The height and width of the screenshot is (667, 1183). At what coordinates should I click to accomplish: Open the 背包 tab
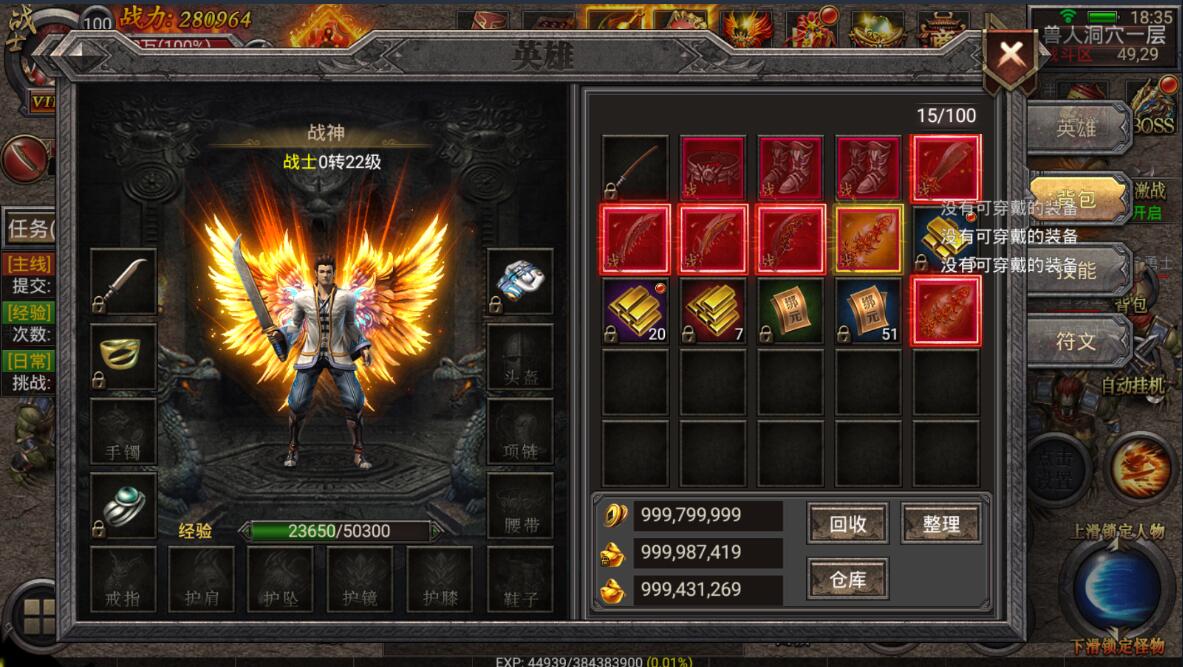(1077, 199)
